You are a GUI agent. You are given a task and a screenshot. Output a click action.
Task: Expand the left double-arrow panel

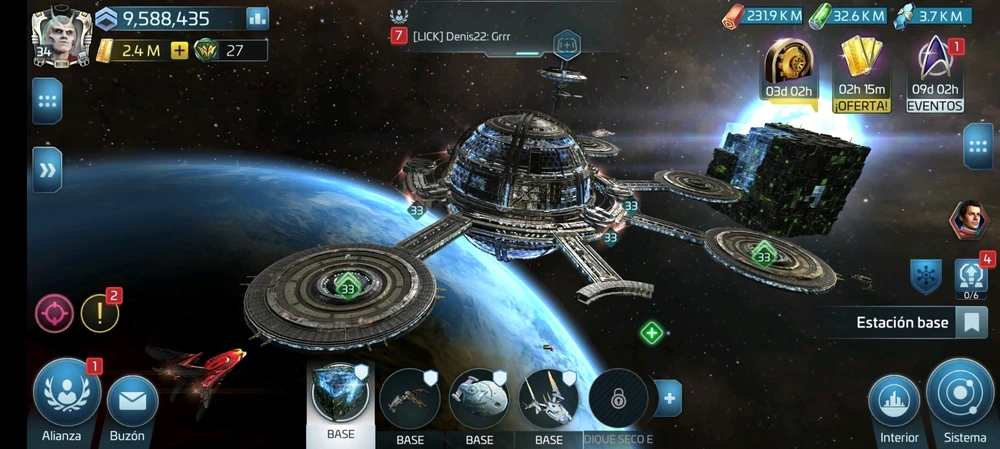pyautogui.click(x=47, y=170)
